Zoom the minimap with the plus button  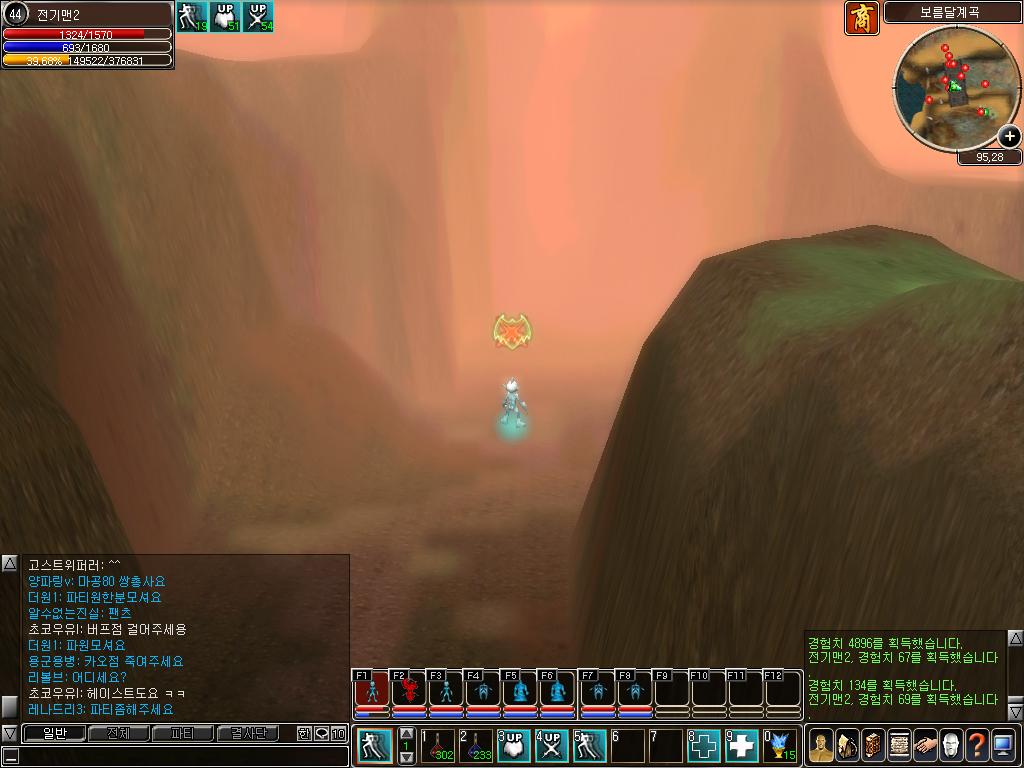(x=1009, y=136)
